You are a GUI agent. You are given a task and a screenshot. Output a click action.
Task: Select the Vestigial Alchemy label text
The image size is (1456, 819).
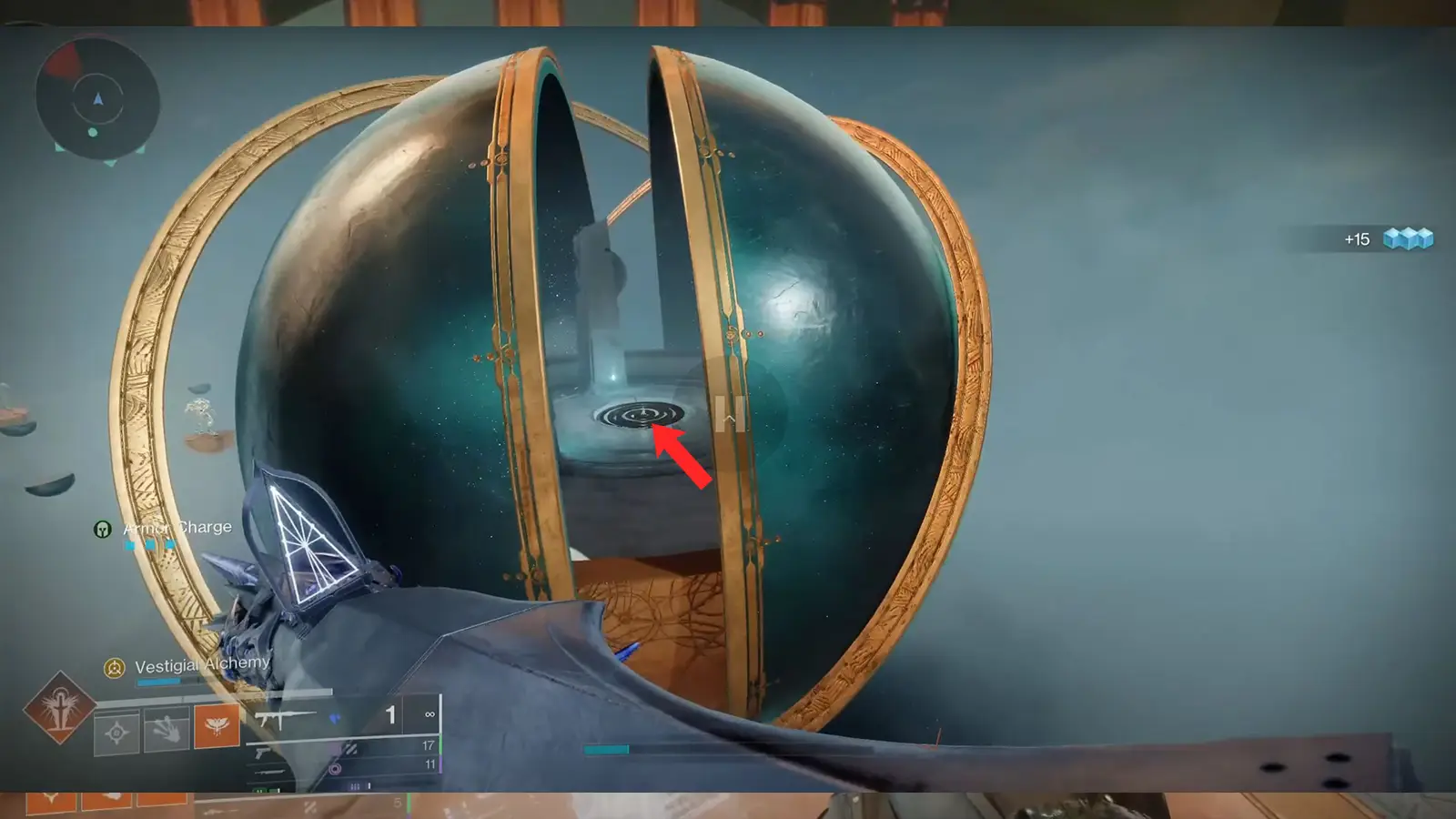click(200, 664)
